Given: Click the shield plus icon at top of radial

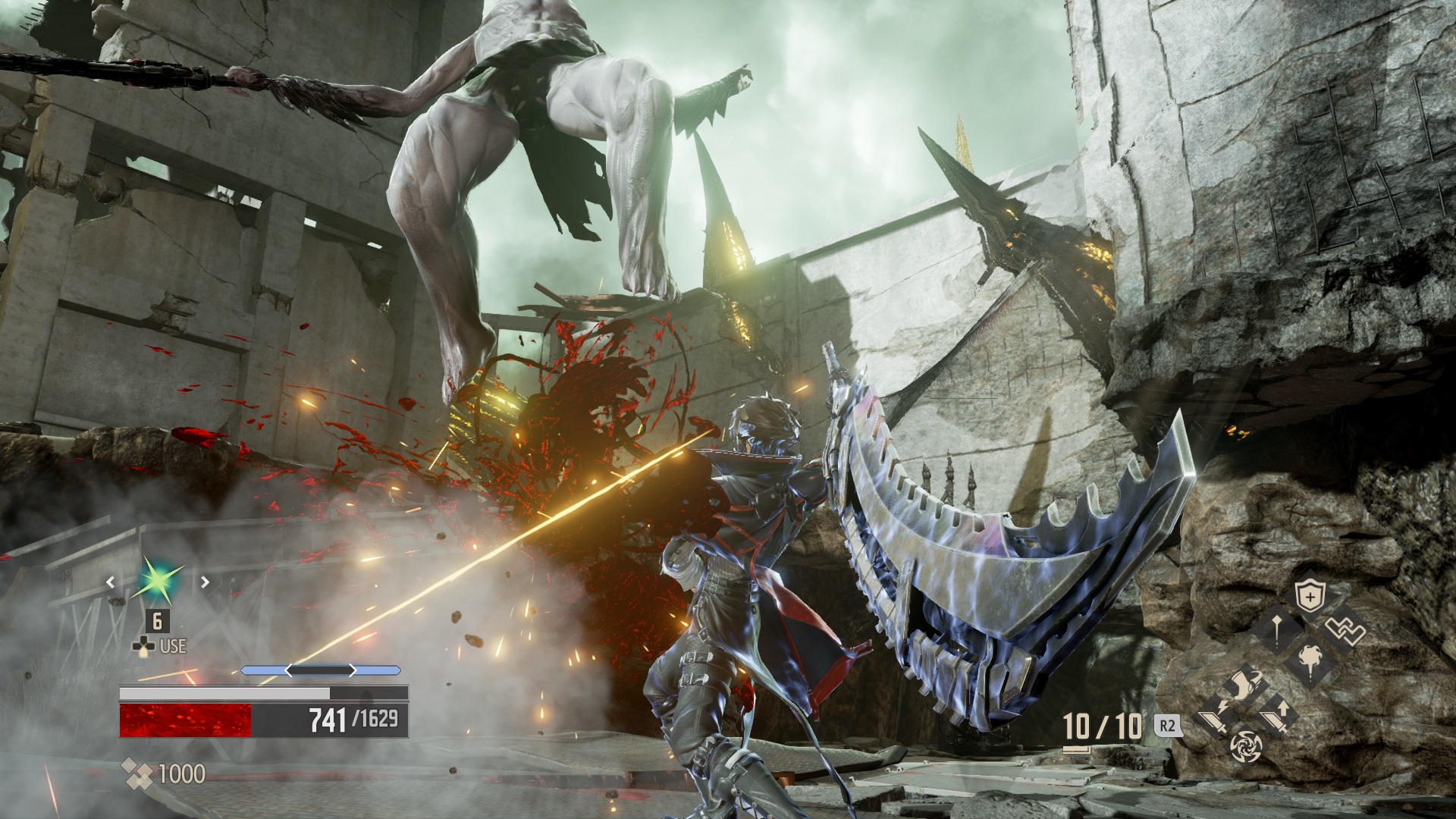Looking at the screenshot, I should 1310,595.
